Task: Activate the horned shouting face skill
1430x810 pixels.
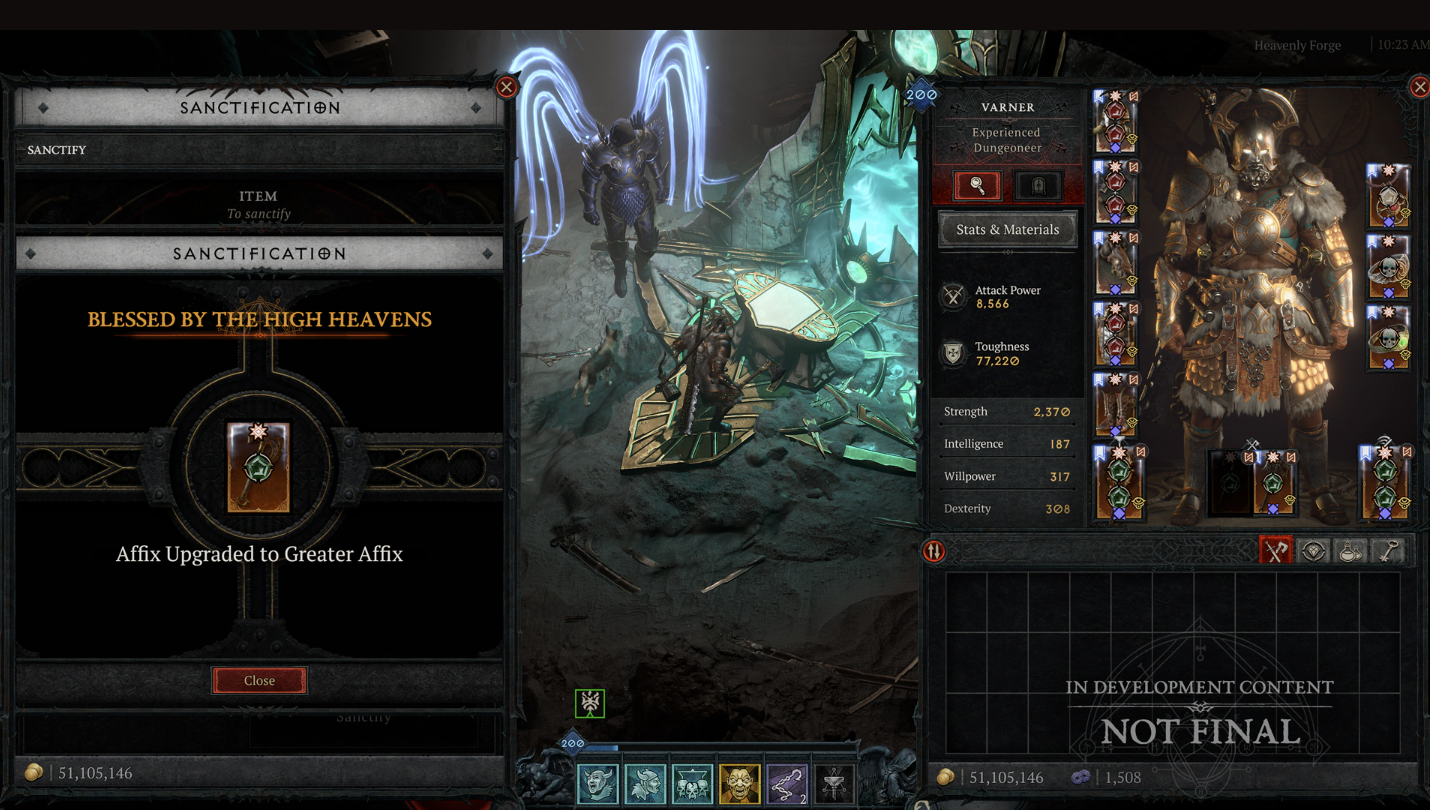Action: click(x=597, y=784)
